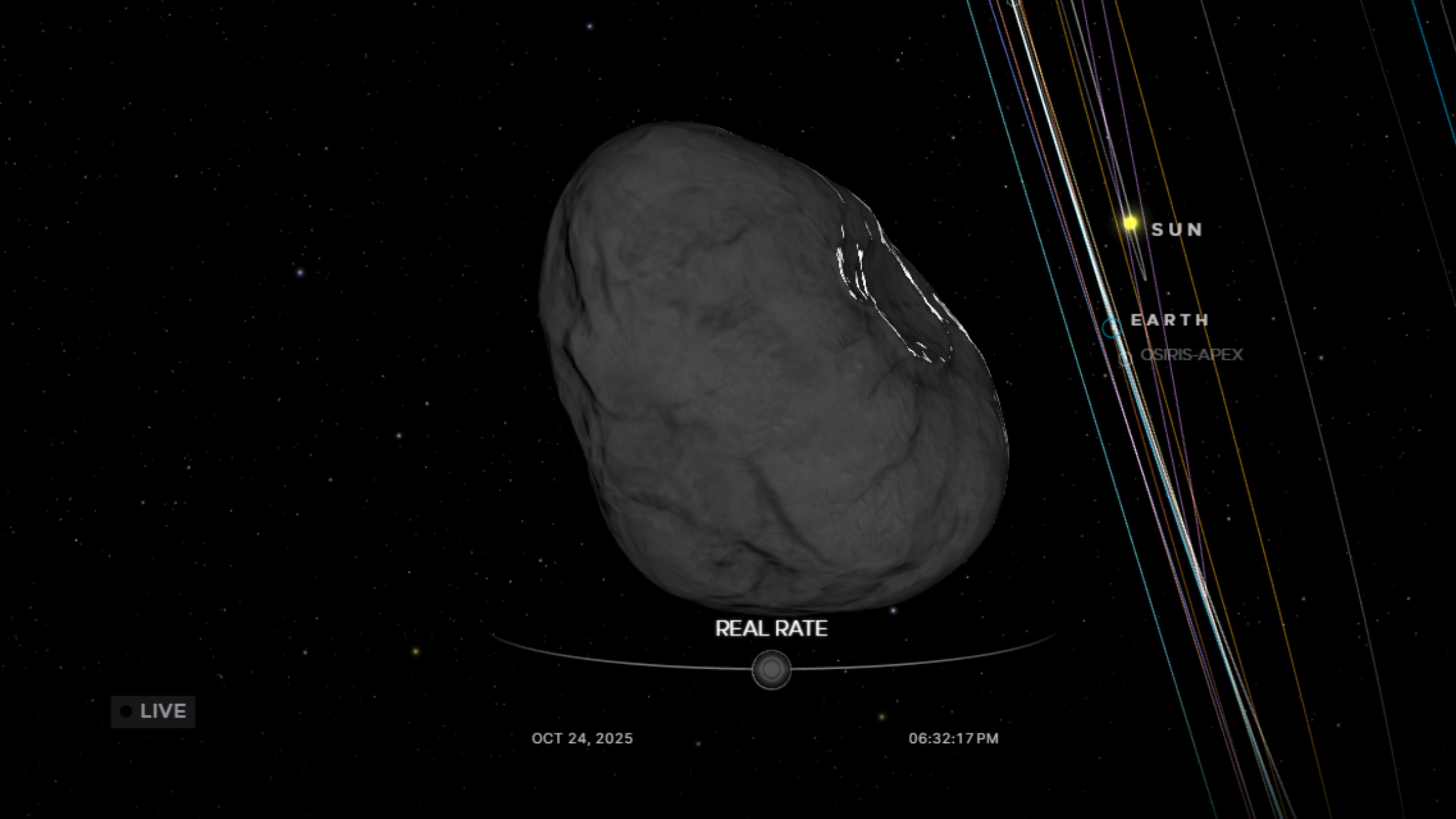Click the LIVE status dot indicator
The image size is (1456, 819).
pyautogui.click(x=126, y=710)
